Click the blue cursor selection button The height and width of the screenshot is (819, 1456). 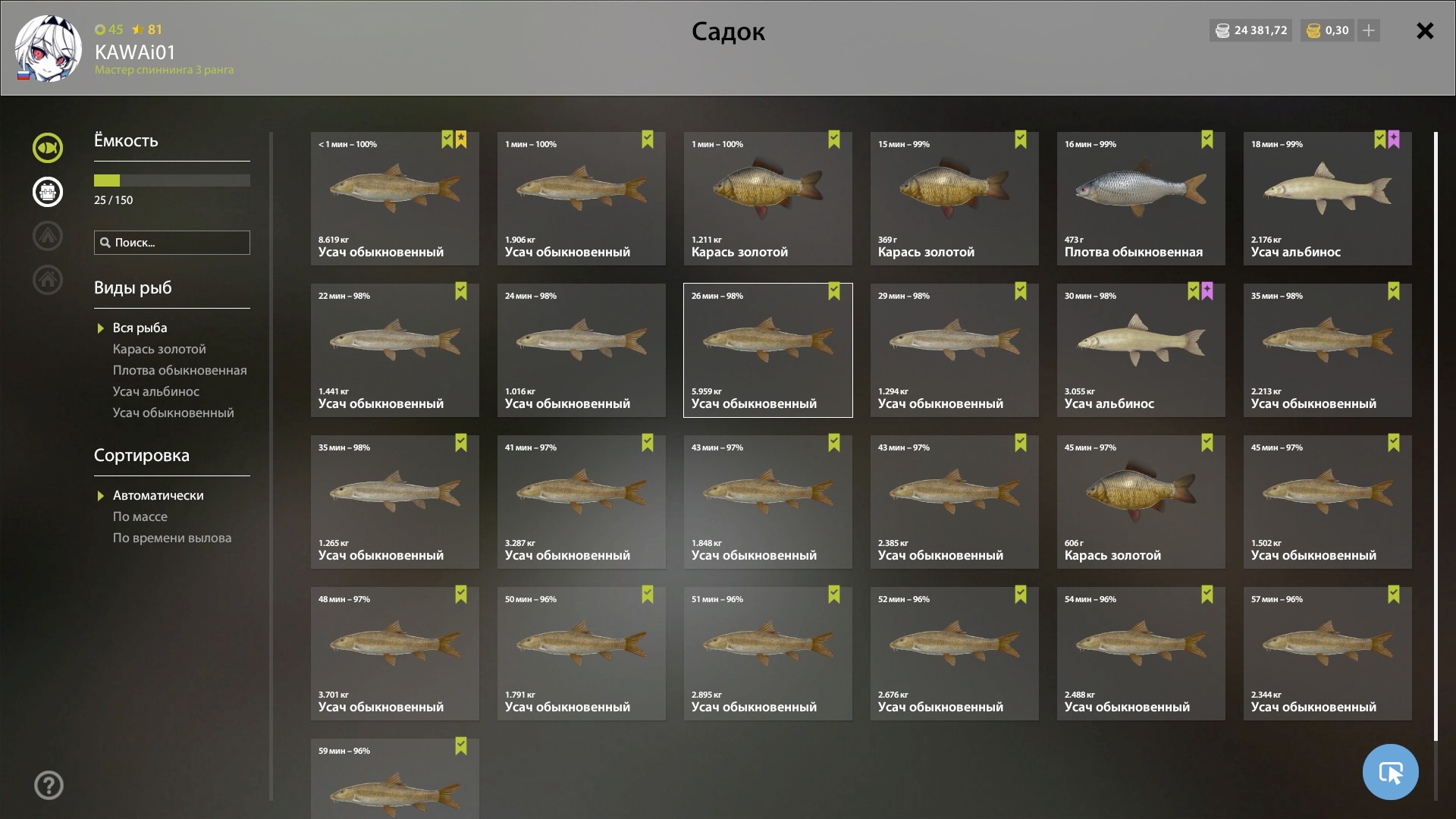(1390, 772)
